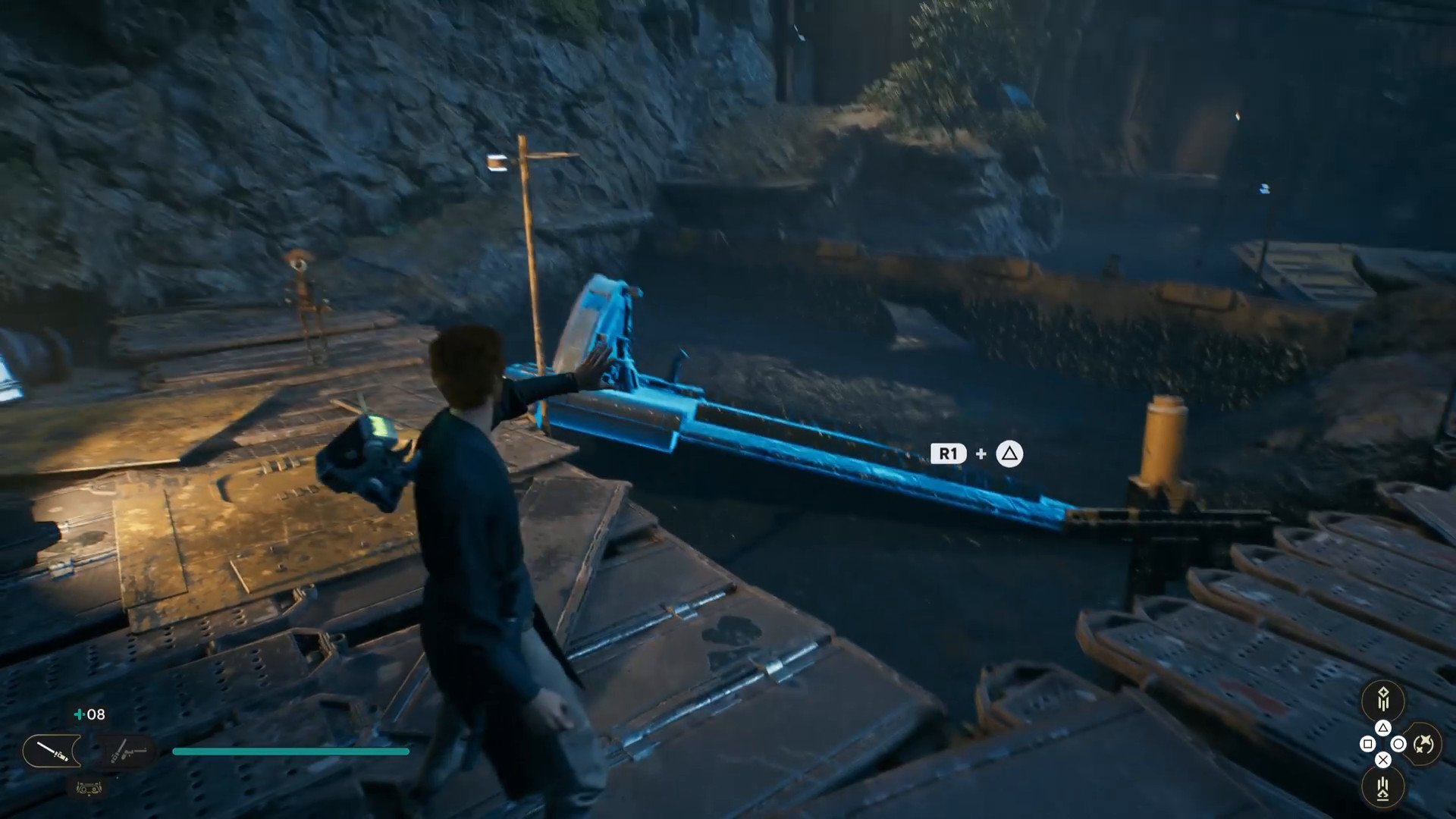Switch to the blaster stance icon
This screenshot has width=1456, height=819.
[x=125, y=752]
